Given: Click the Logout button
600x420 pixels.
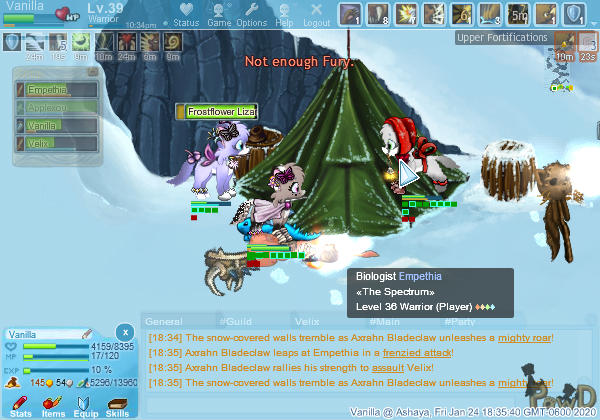Looking at the screenshot, I should [316, 15].
